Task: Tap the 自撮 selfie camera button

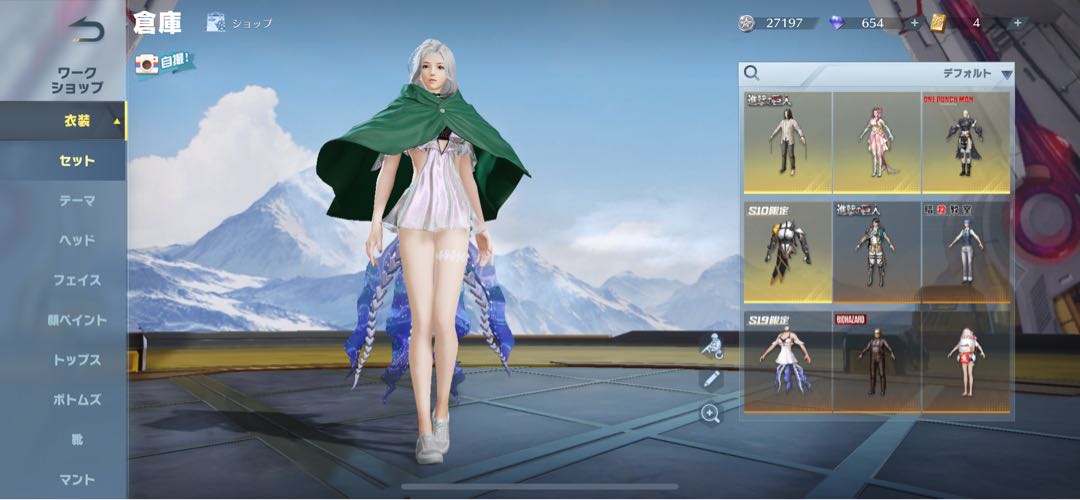Action: [x=164, y=62]
